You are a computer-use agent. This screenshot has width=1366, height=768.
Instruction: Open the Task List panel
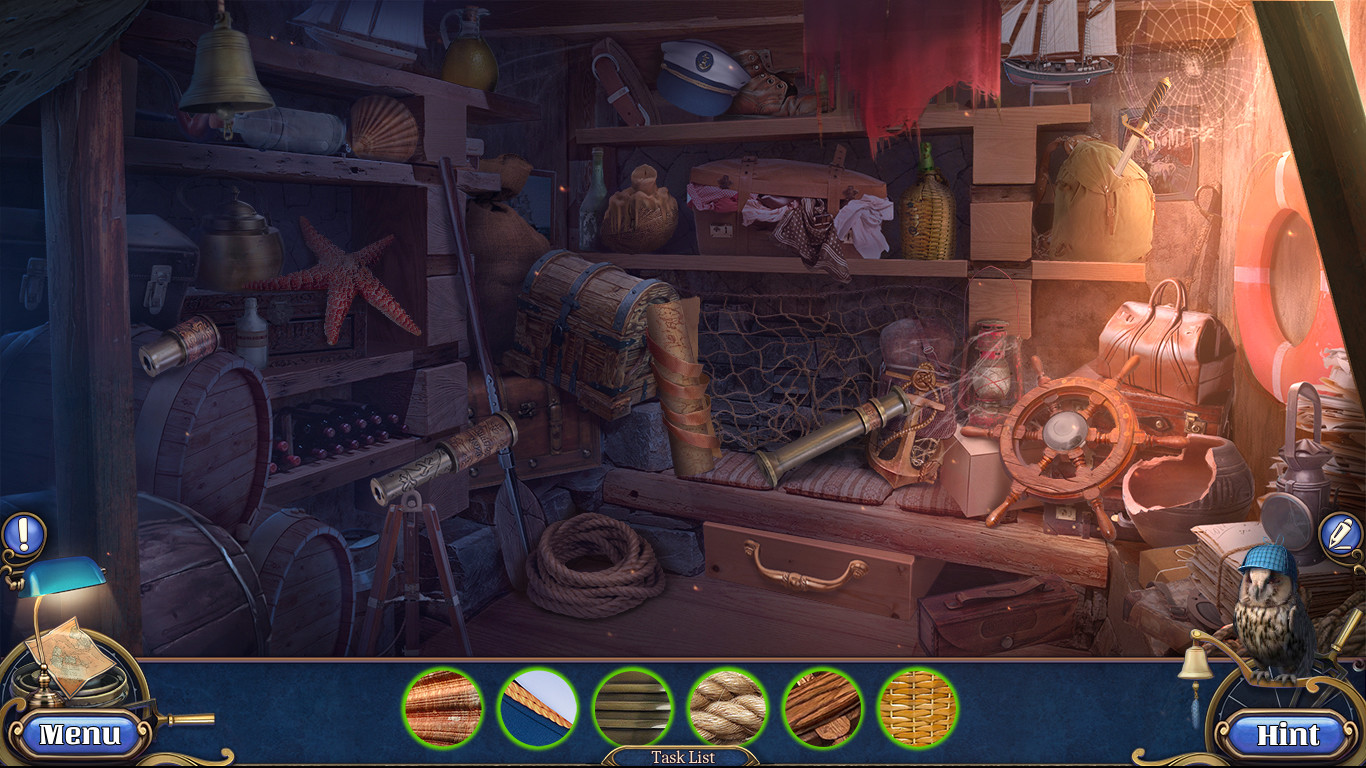click(x=683, y=757)
